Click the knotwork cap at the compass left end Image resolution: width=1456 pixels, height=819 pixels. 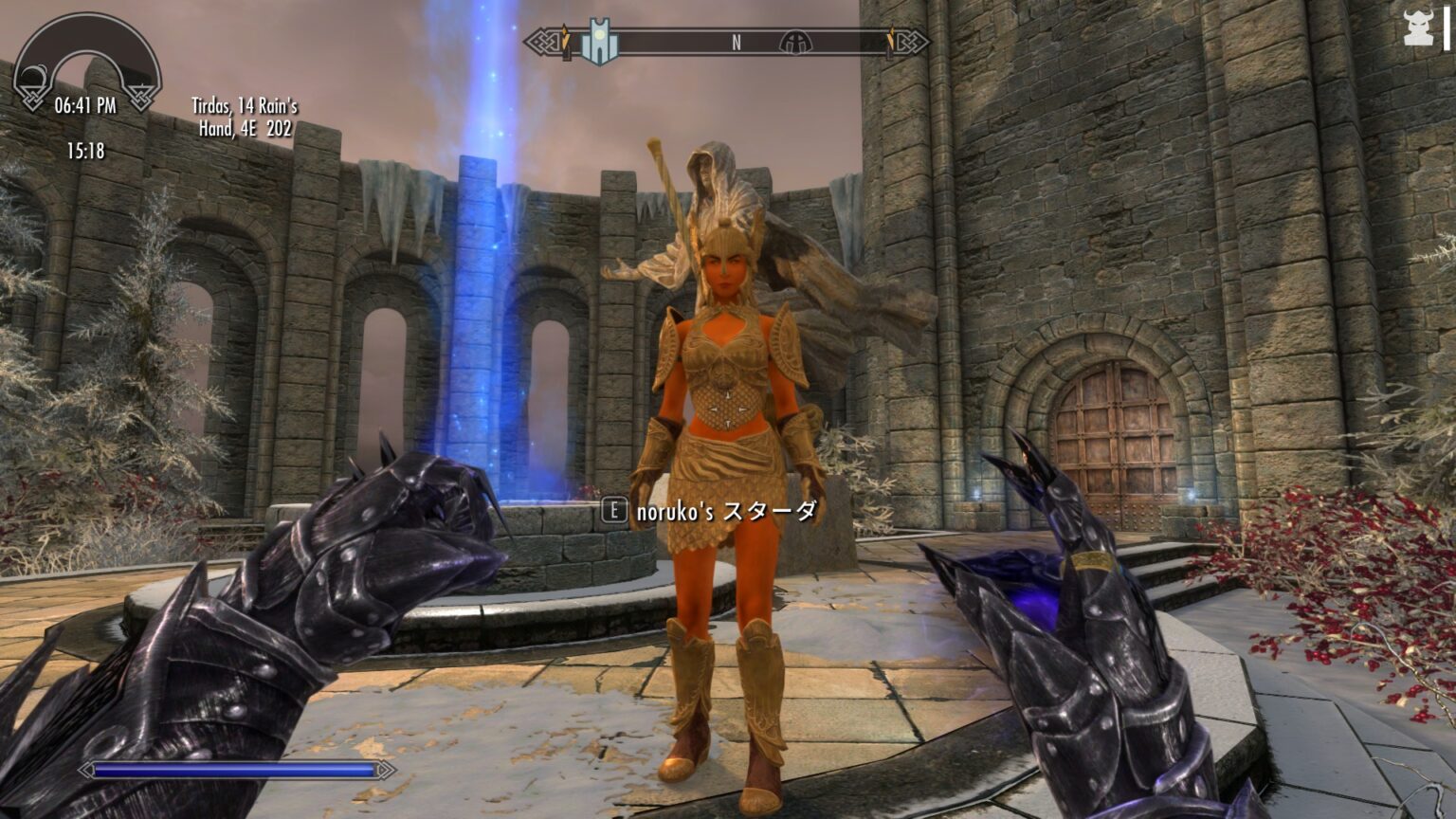pyautogui.click(x=544, y=41)
